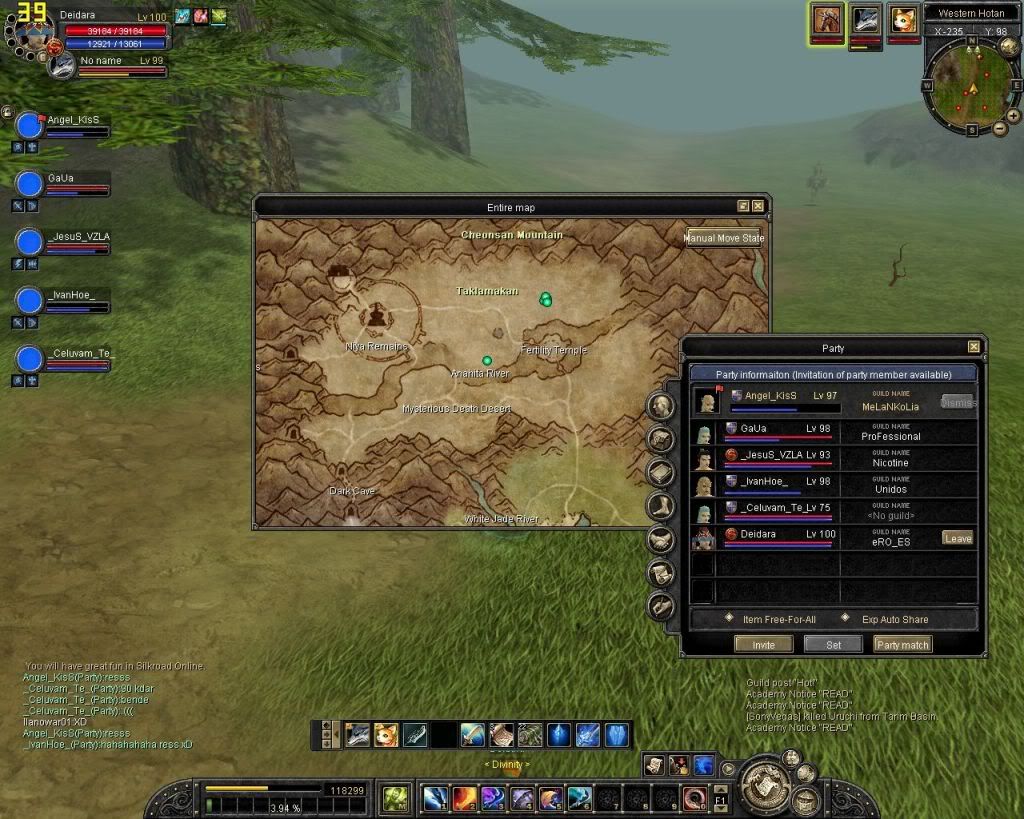This screenshot has height=819, width=1024.
Task: Open the Party match list
Action: 902,645
